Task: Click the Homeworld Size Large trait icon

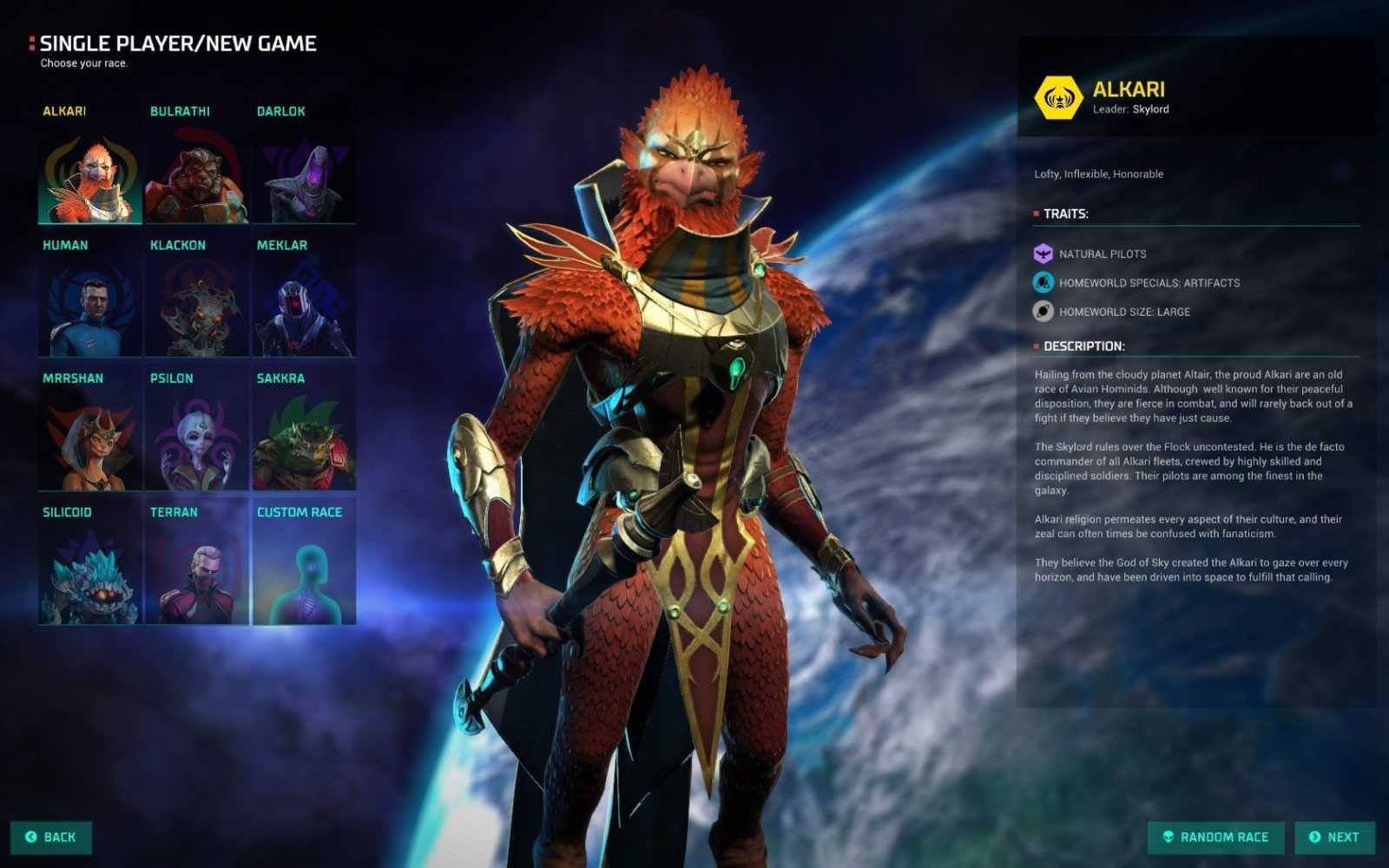Action: click(x=1043, y=311)
